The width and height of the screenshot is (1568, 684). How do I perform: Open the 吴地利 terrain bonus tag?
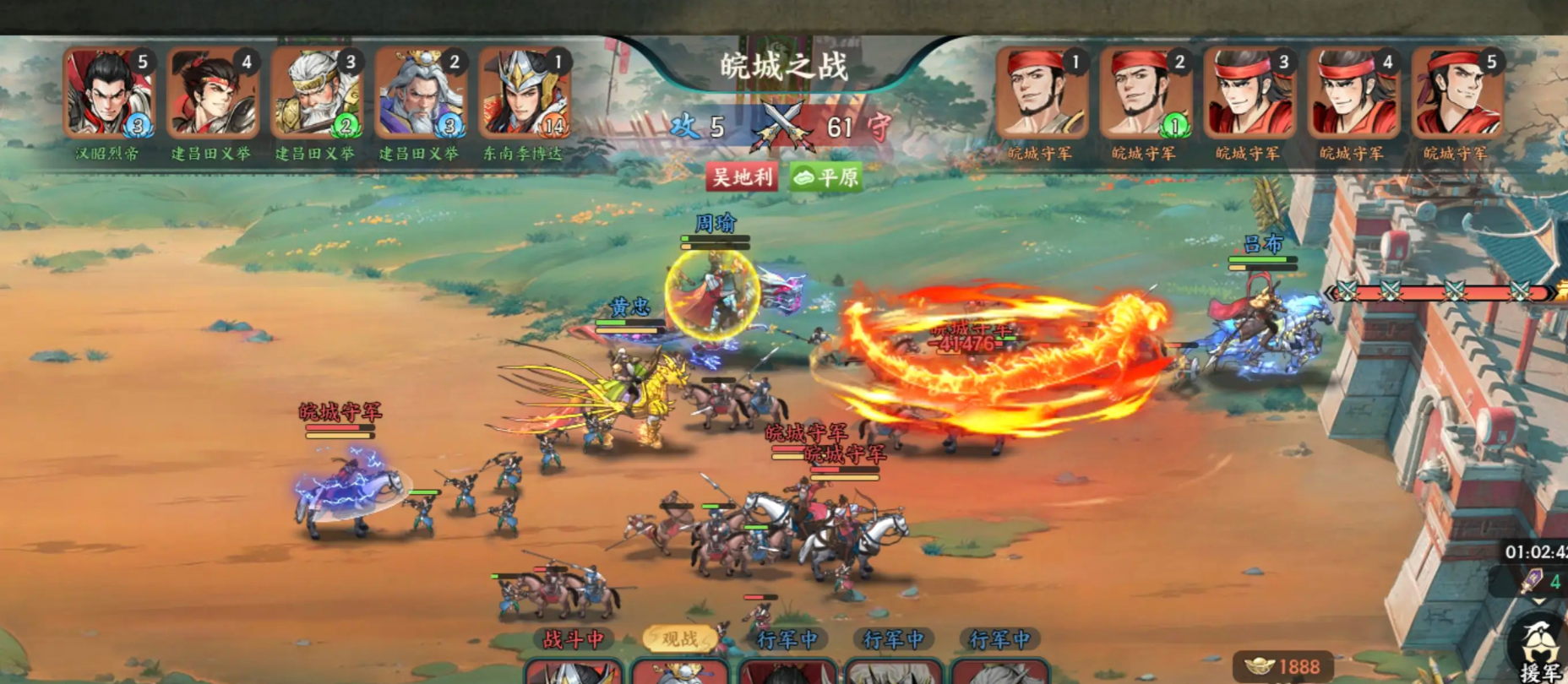click(742, 176)
